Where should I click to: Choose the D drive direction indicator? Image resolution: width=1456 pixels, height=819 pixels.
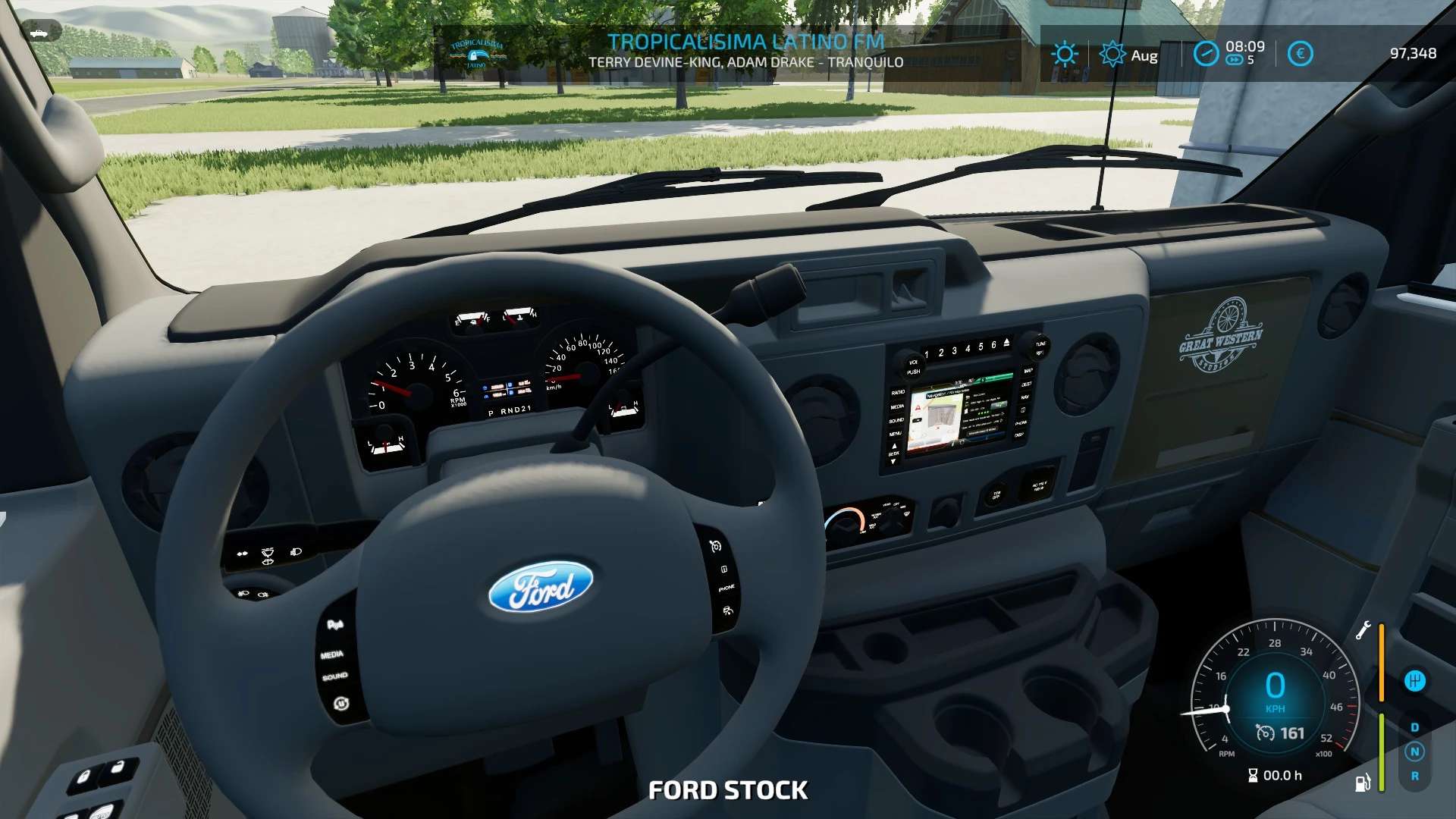1414,727
